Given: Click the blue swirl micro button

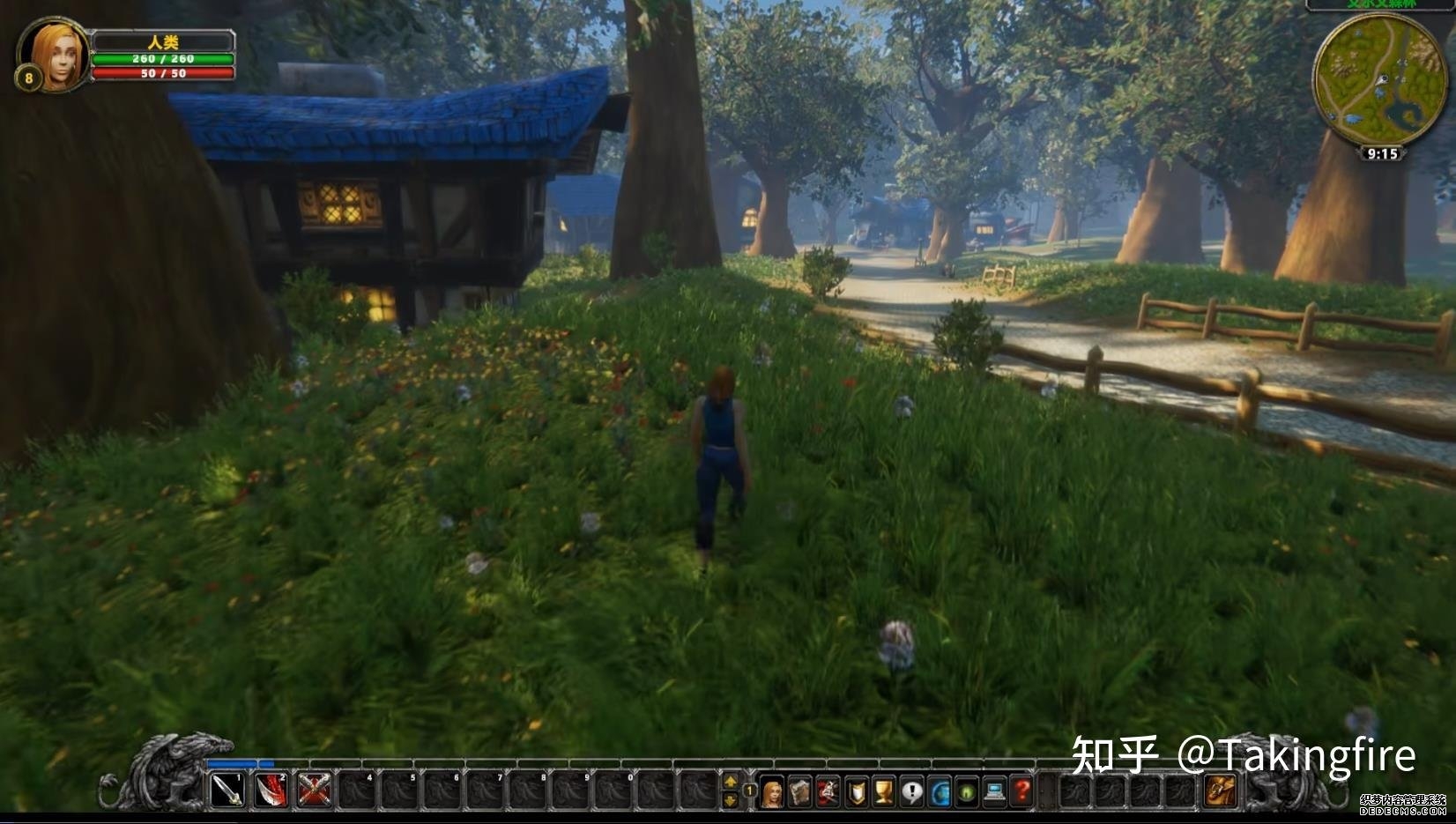Looking at the screenshot, I should tap(940, 792).
